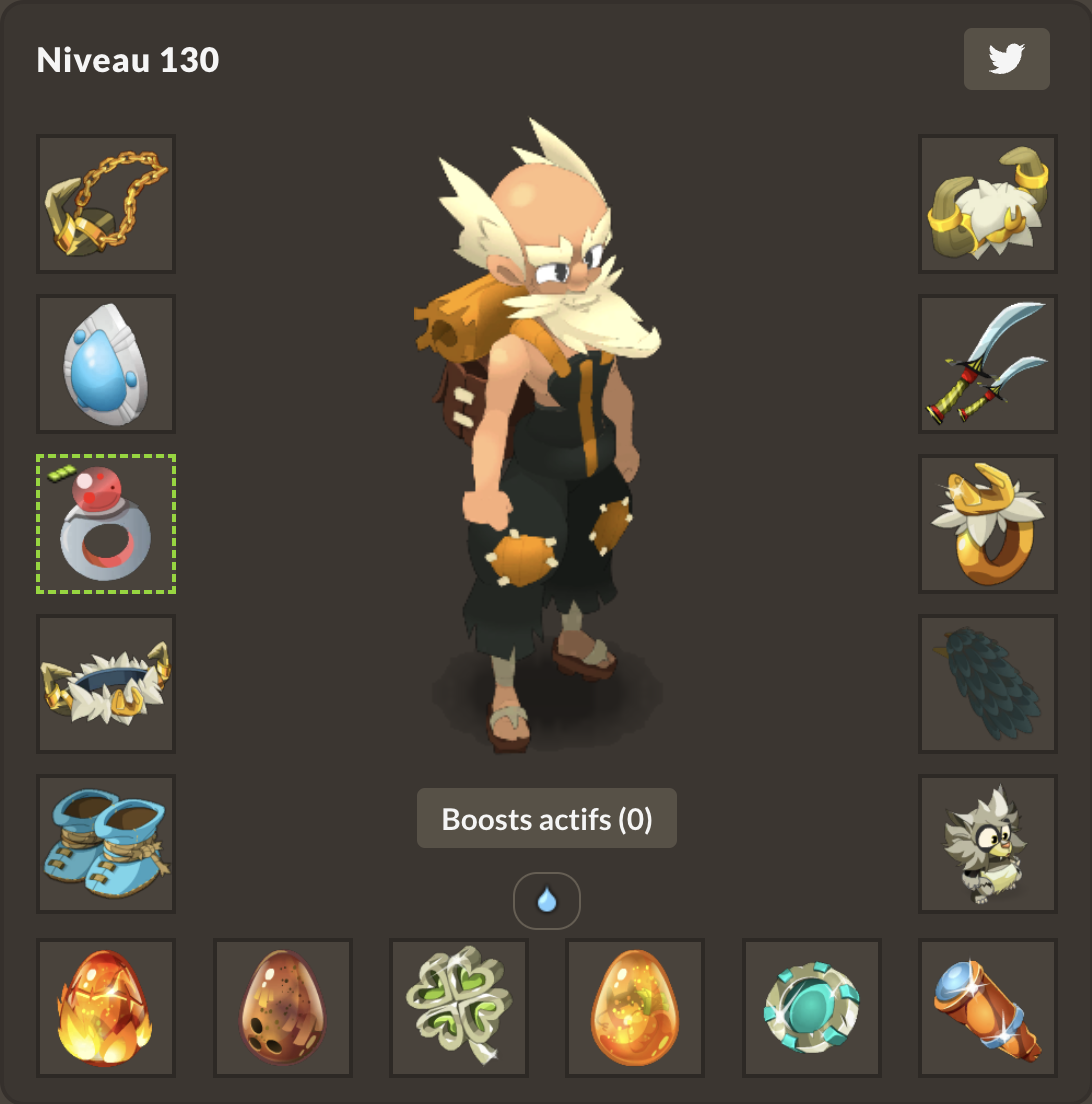Viewport: 1092px width, 1104px height.
Task: Click the golden fur-trimmed ring slot
Action: click(988, 524)
